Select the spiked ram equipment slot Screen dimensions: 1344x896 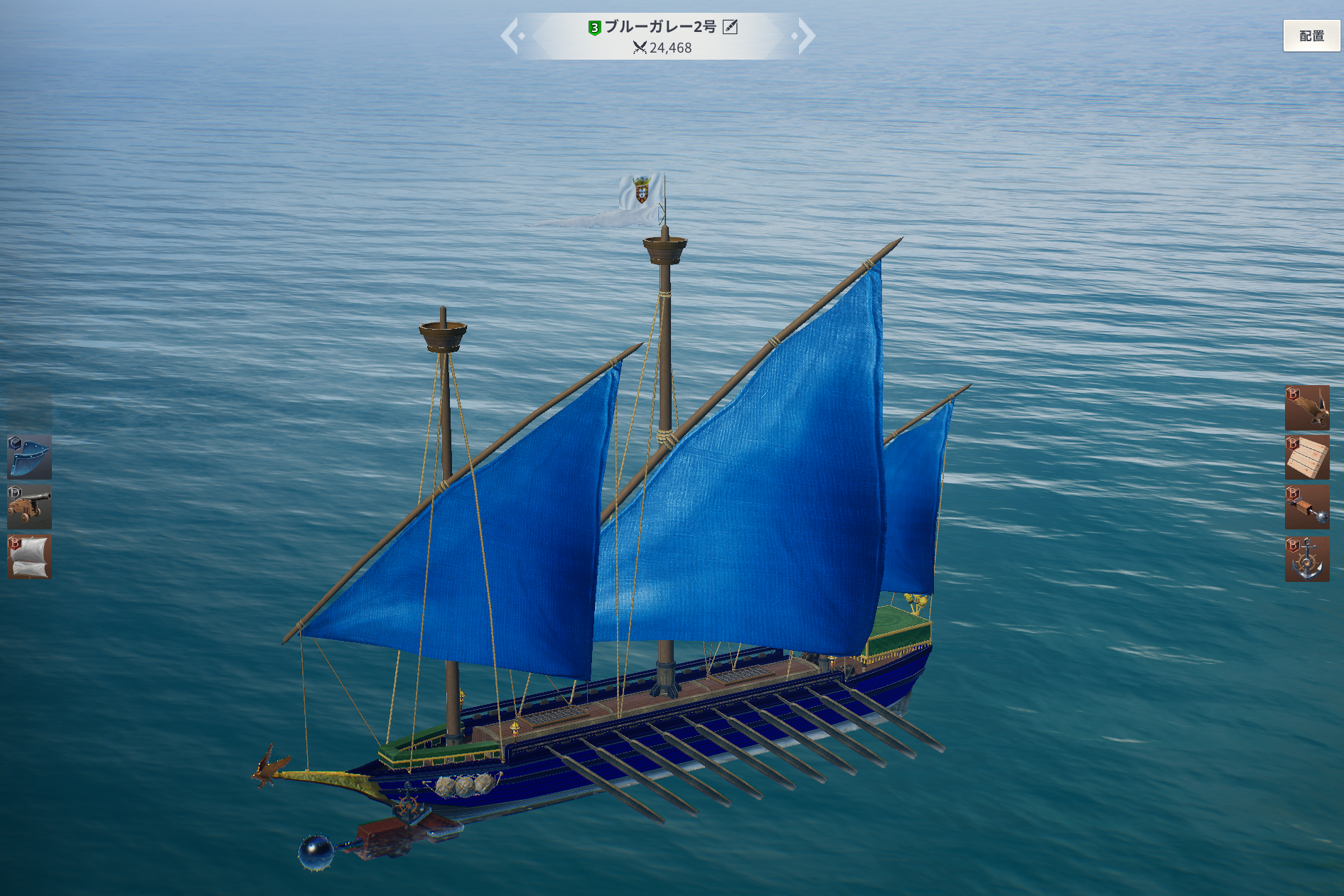tap(1306, 507)
